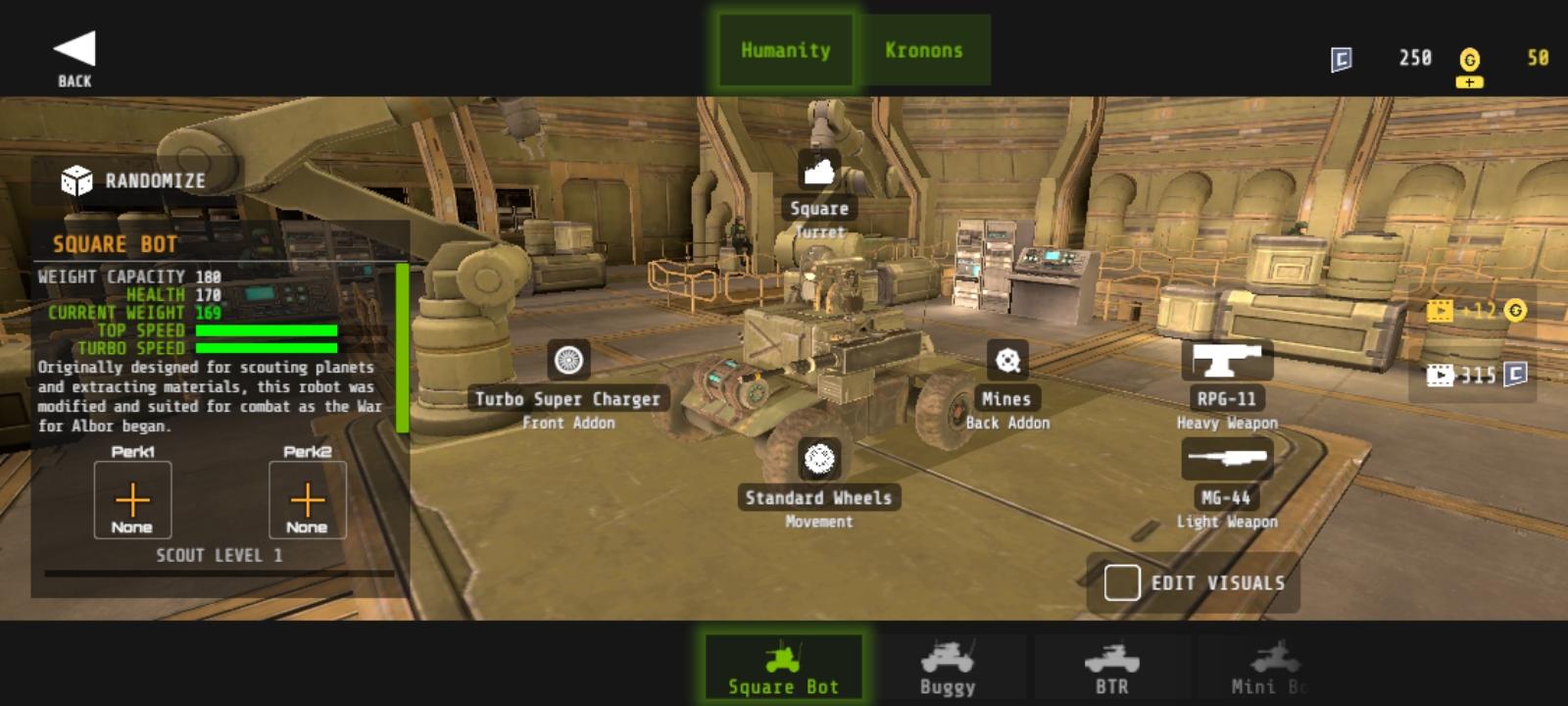Add a perk in the Perk2 slot
Viewport: 1568px width, 706px height.
tap(308, 499)
